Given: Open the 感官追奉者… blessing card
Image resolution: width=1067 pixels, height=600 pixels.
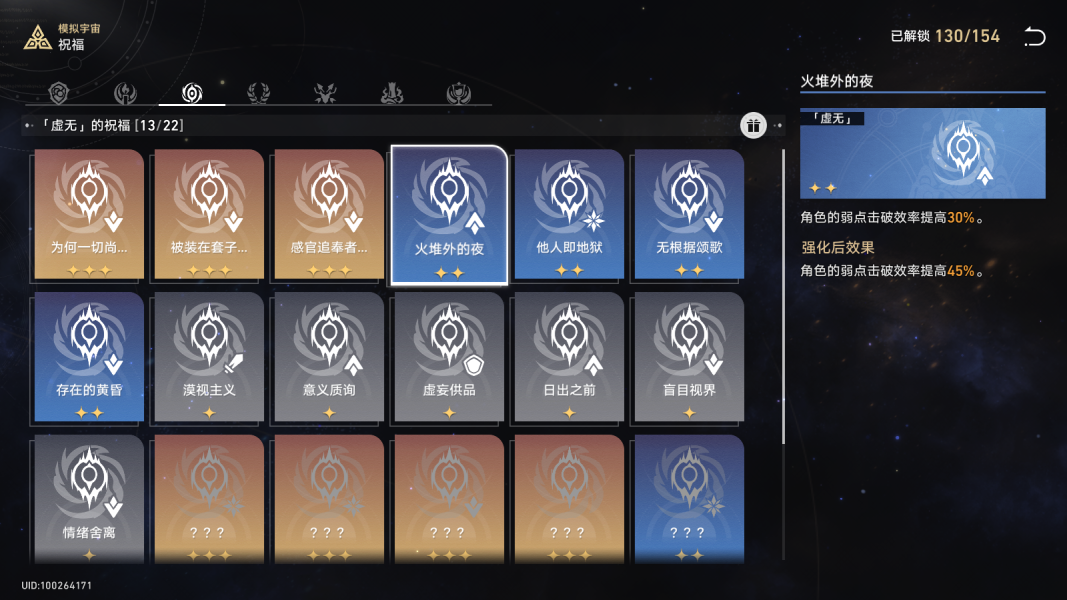Looking at the screenshot, I should [329, 215].
